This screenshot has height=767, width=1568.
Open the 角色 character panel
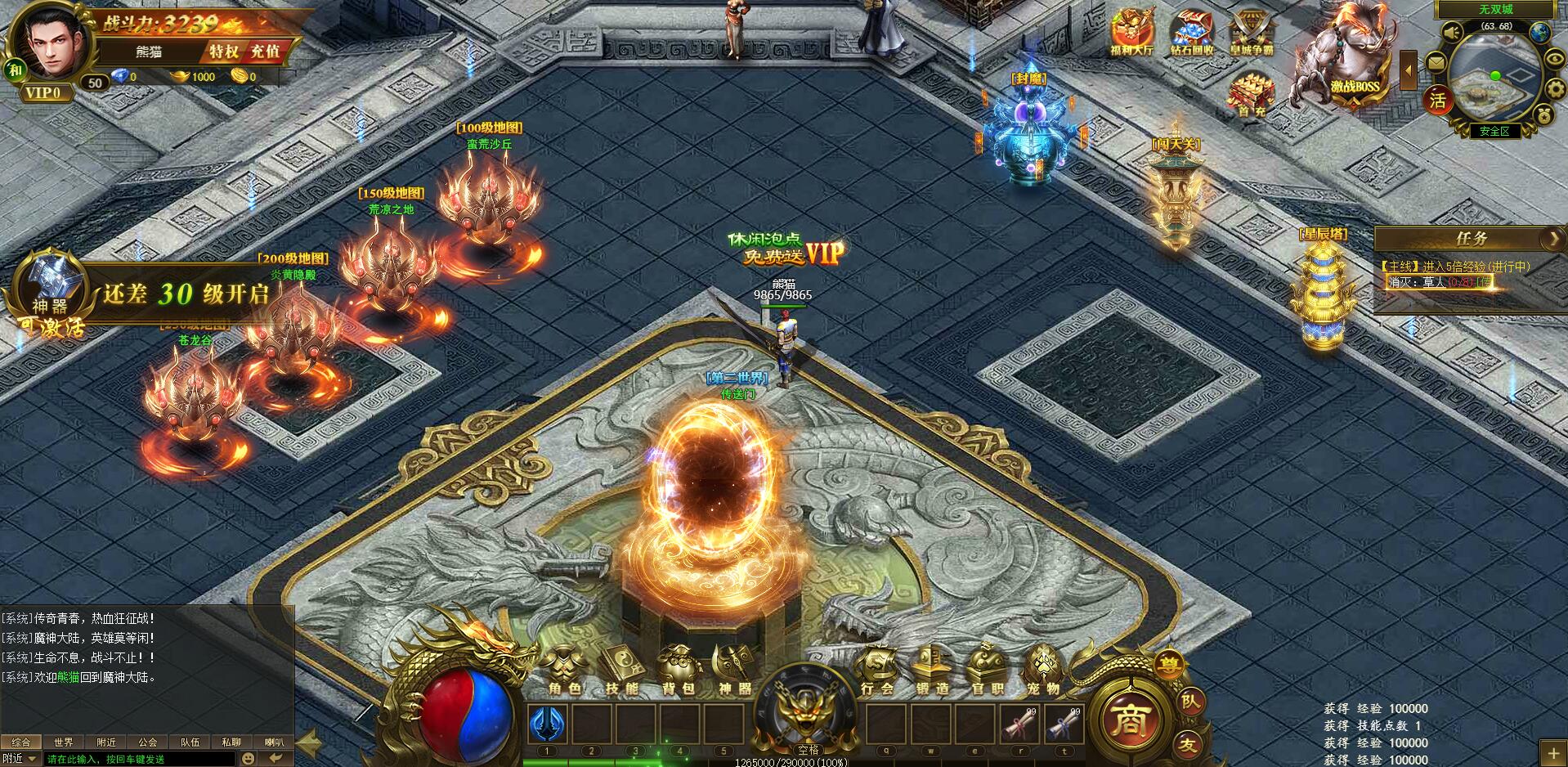pyautogui.click(x=564, y=670)
